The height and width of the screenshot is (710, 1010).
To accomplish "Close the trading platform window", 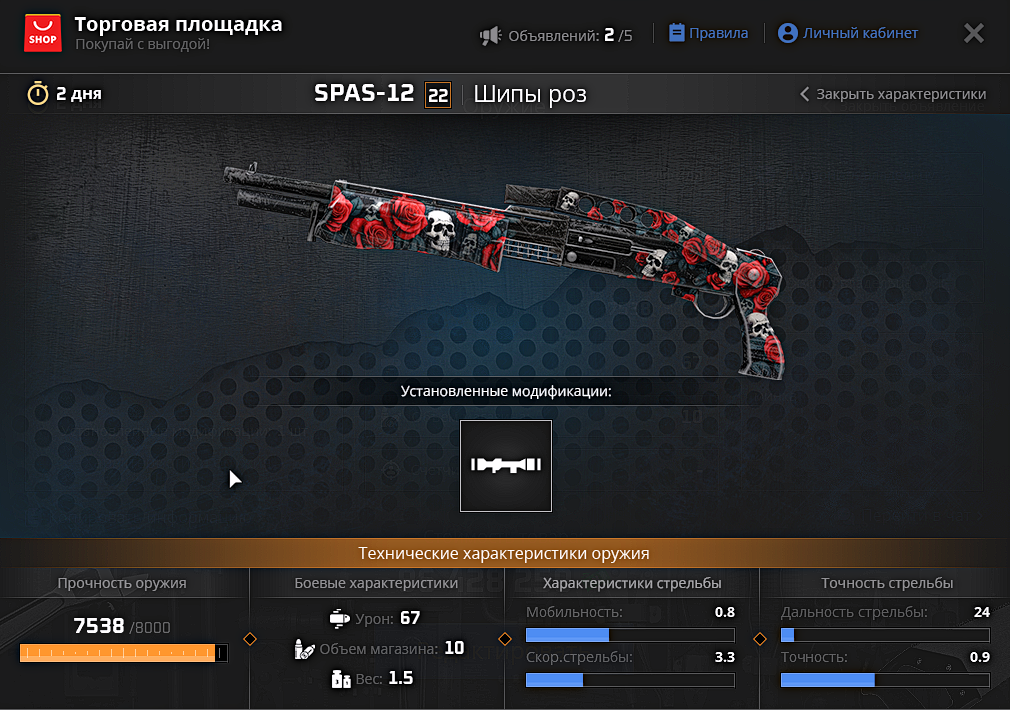I will 973,33.
